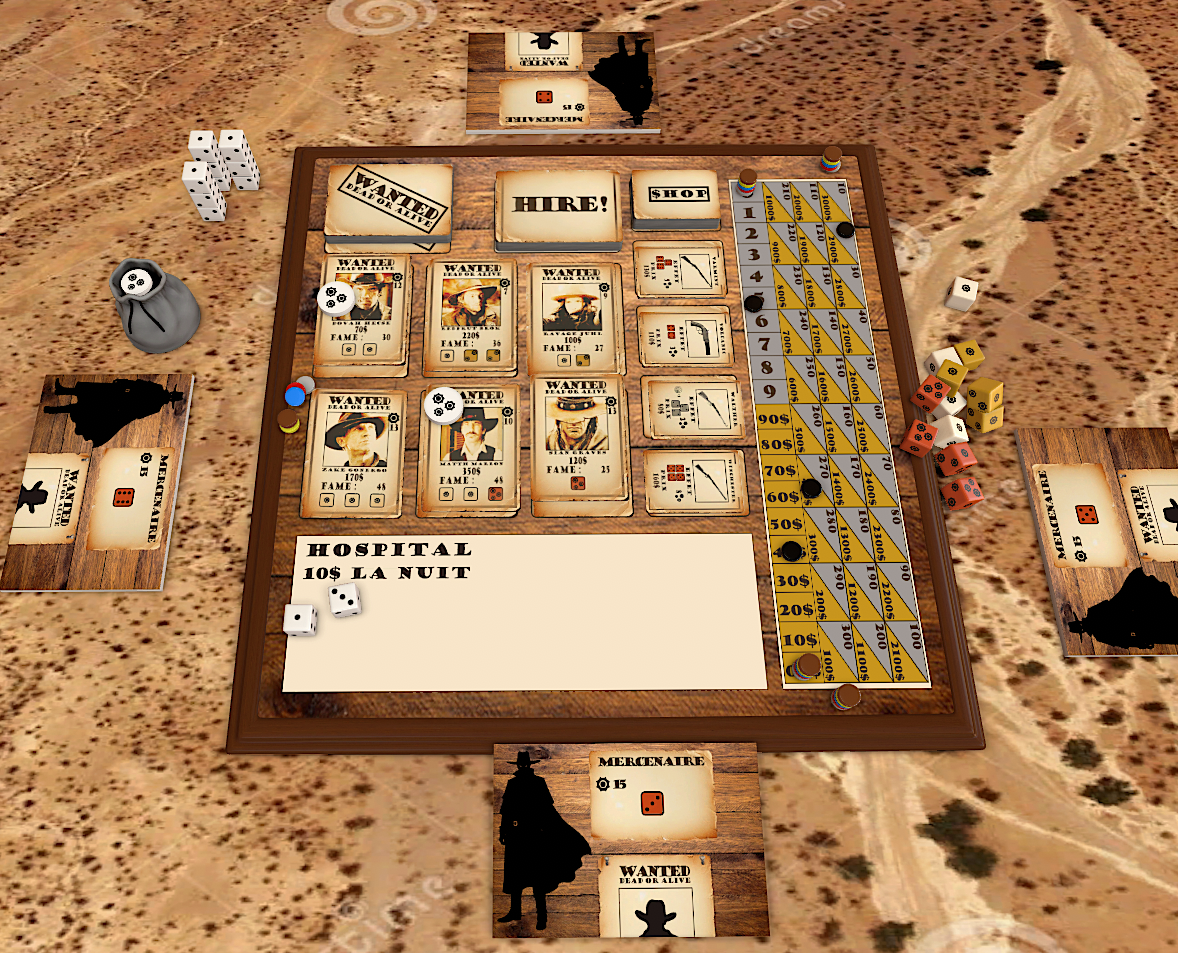The image size is (1178, 953).
Task: Pick the Walther rifle shop card
Action: pyautogui.click(x=692, y=407)
